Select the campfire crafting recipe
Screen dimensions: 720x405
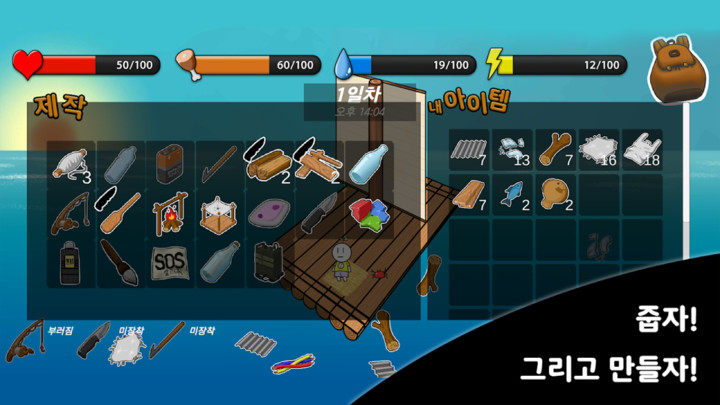(170, 213)
